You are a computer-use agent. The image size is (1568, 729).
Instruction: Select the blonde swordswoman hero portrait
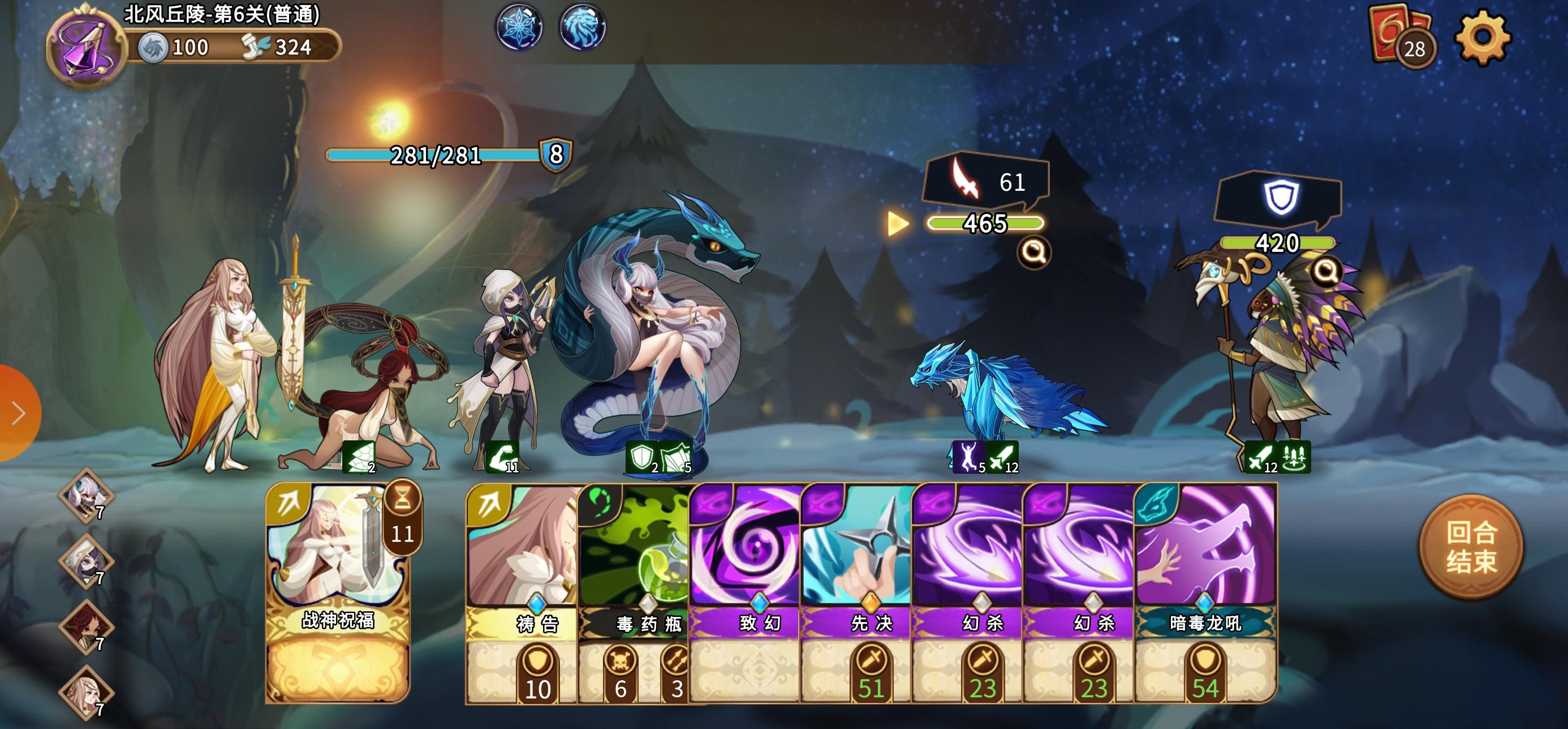click(87, 692)
